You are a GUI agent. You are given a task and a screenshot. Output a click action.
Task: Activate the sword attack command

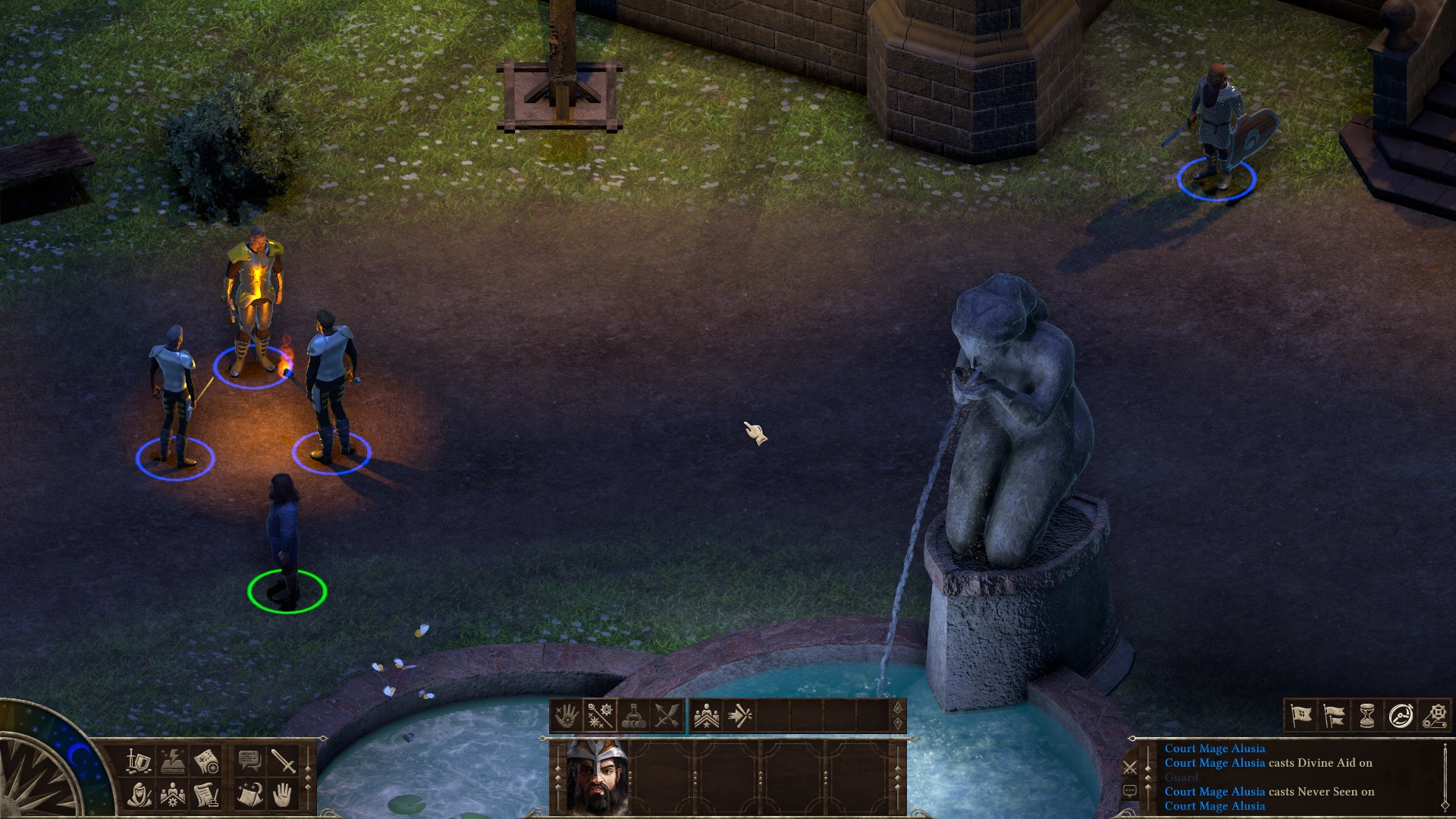click(x=283, y=761)
